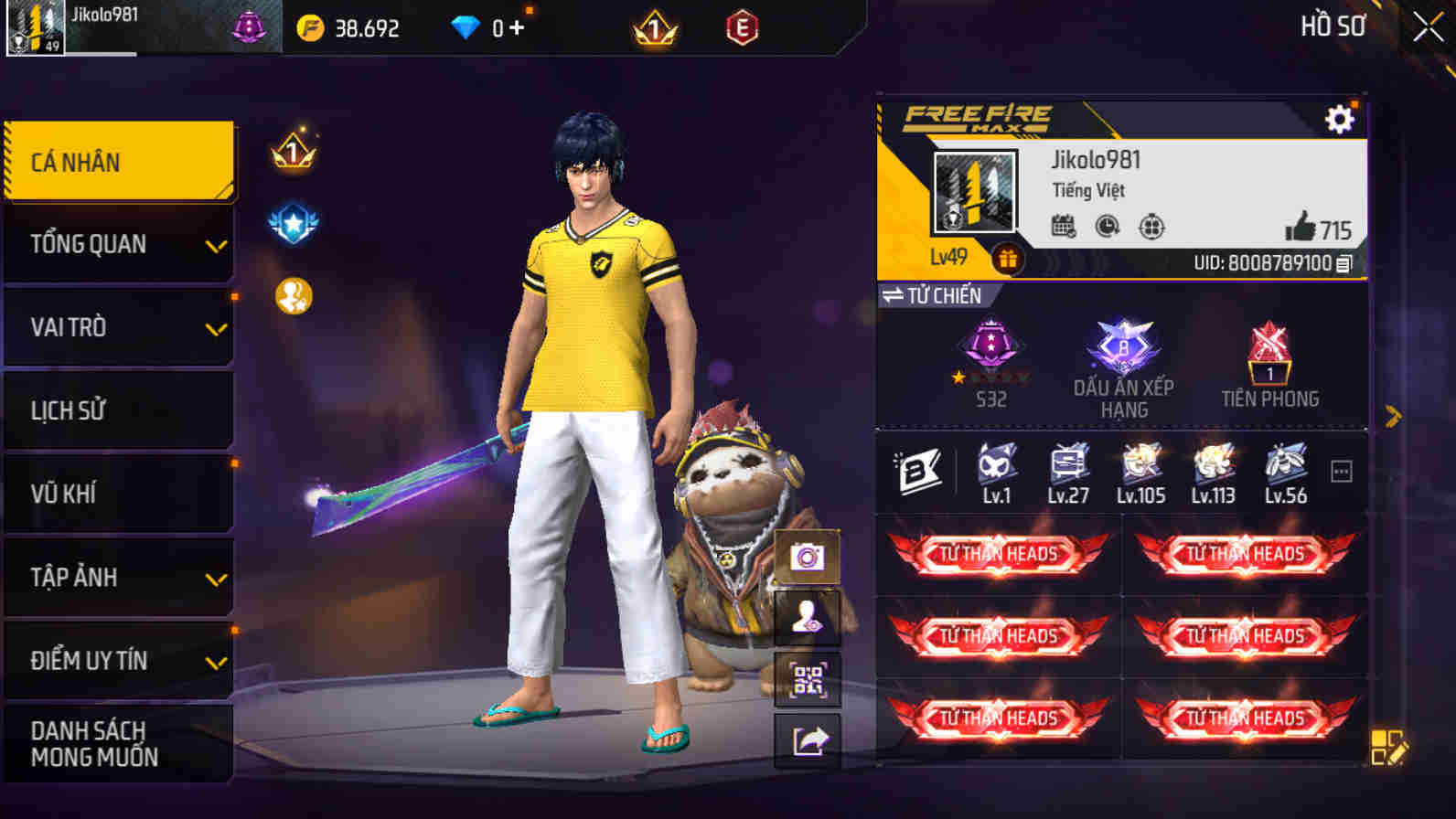Toggle the Tử Chiến mode switcher arrows
The image size is (1456, 819).
(x=896, y=295)
